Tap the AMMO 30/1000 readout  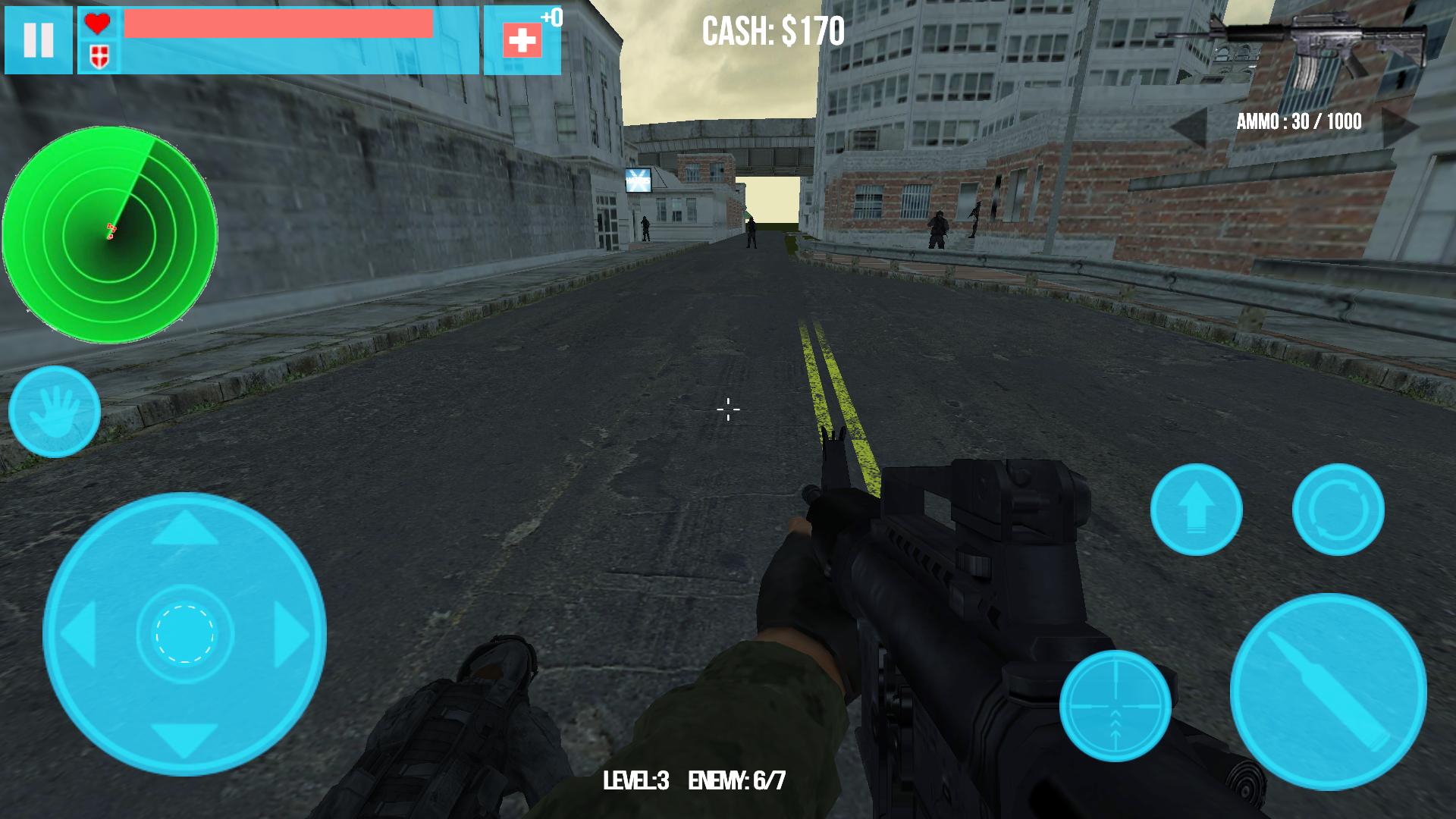click(1298, 120)
